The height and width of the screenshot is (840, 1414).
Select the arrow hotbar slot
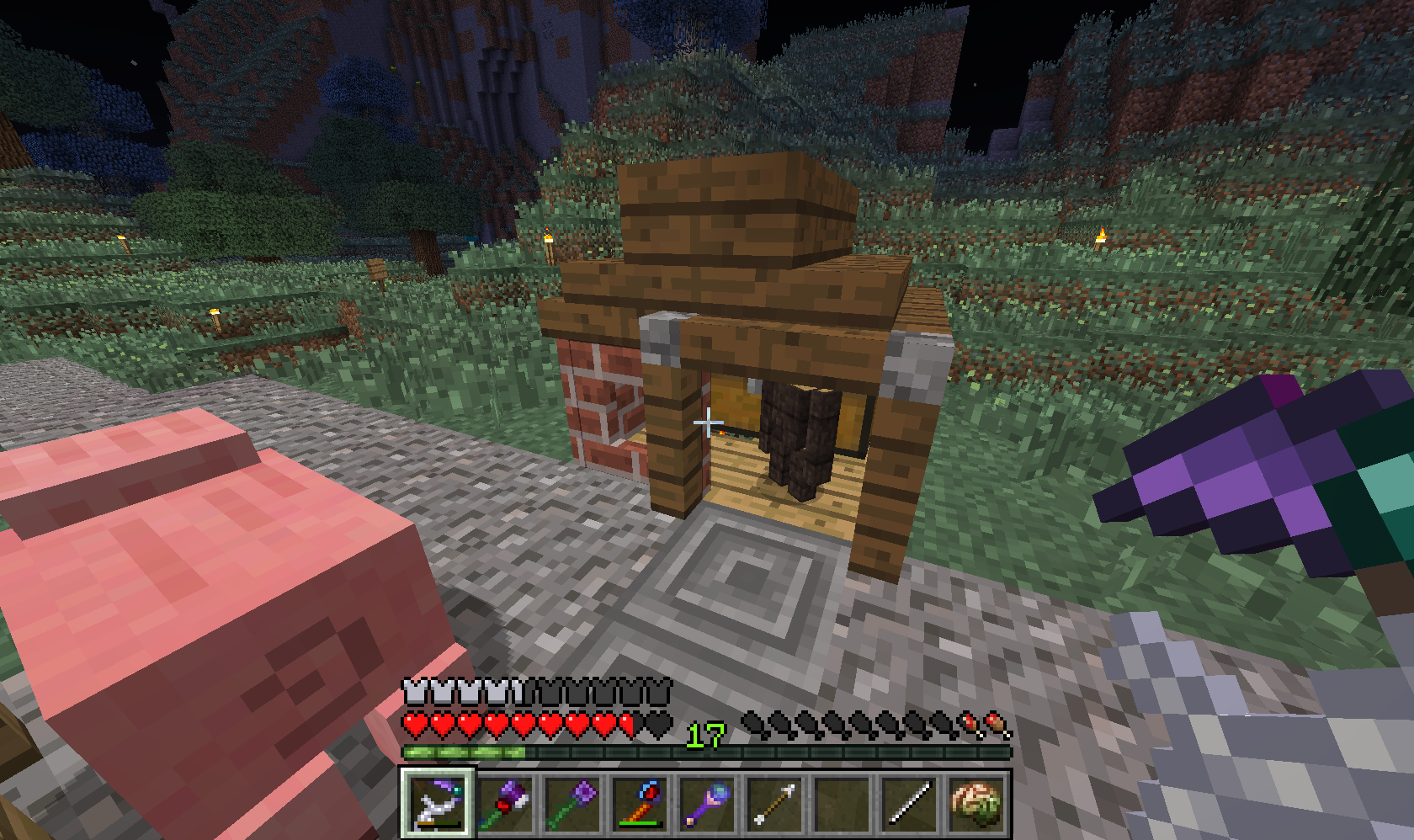click(774, 801)
